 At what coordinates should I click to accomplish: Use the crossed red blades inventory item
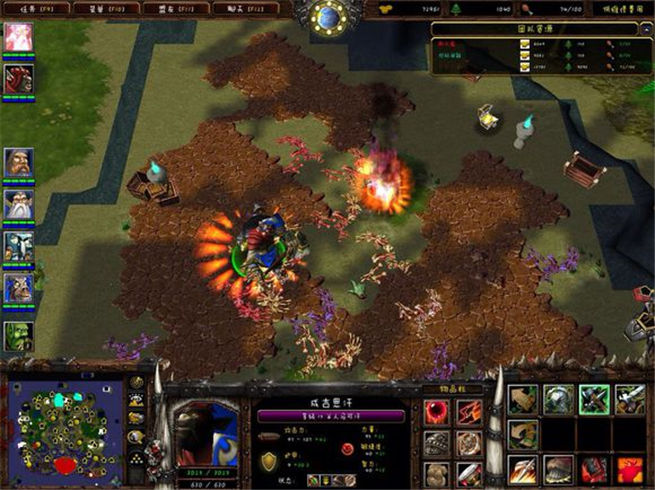tap(469, 411)
